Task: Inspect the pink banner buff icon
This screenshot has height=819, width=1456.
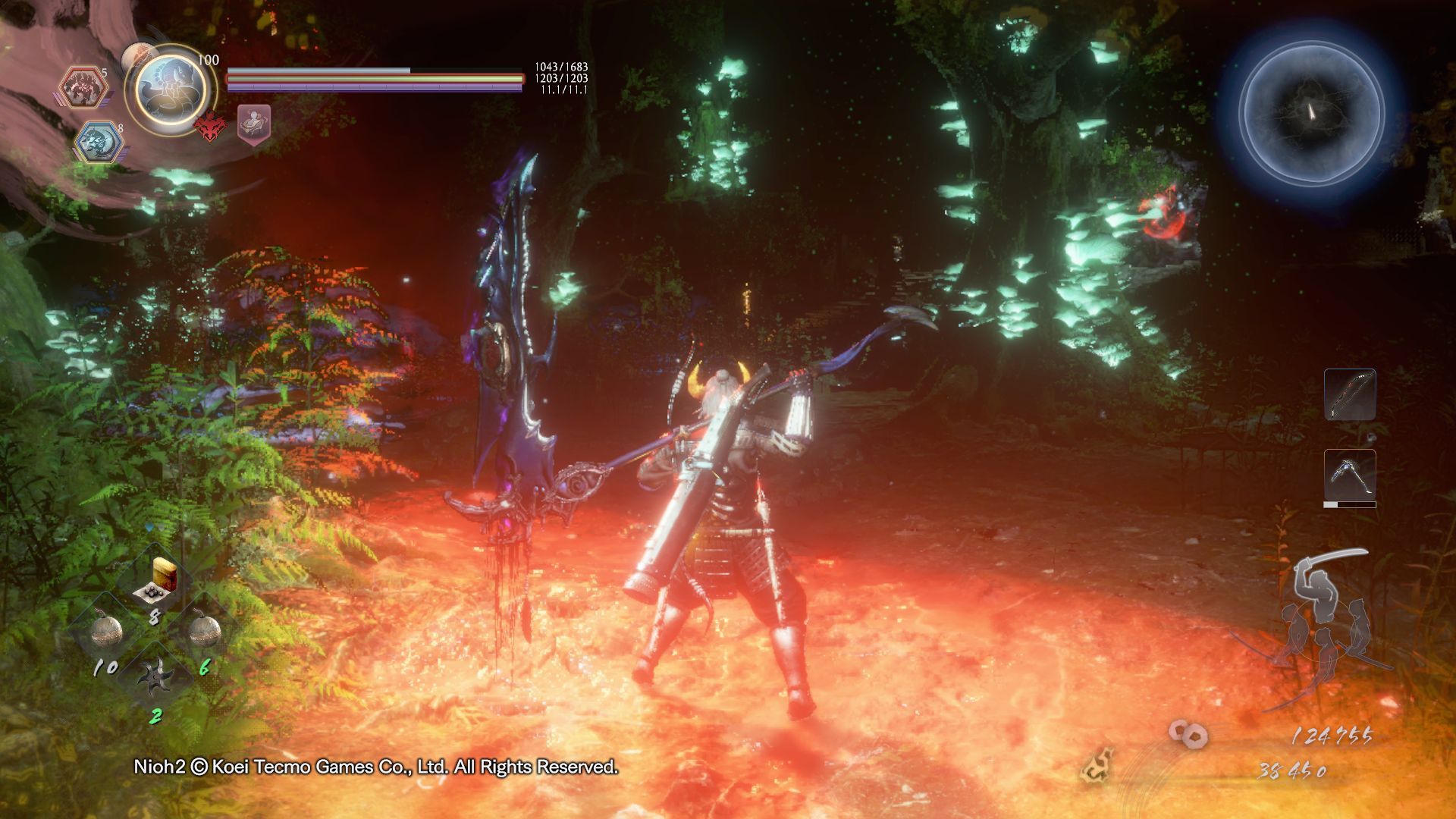Action: (254, 124)
